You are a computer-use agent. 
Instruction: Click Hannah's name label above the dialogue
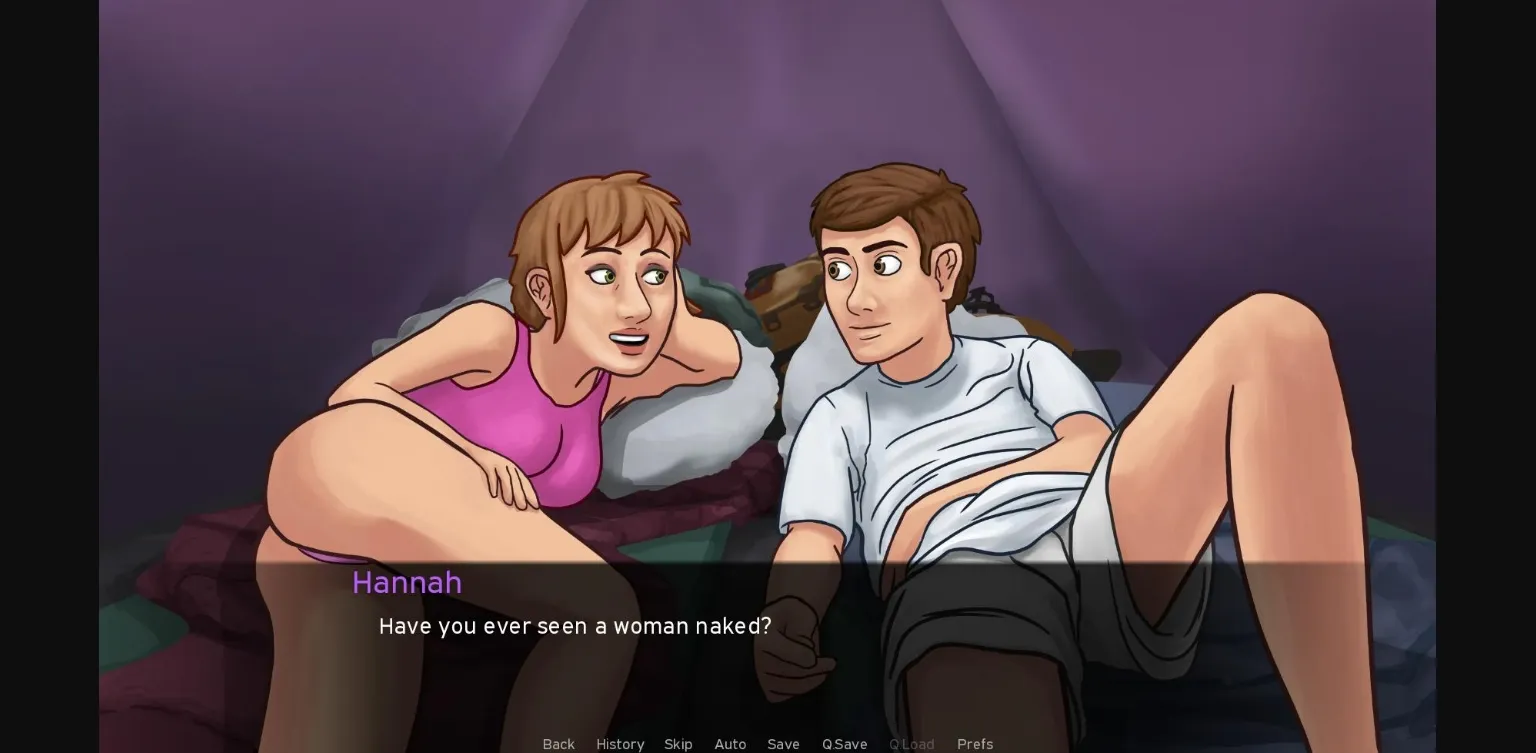pyautogui.click(x=406, y=583)
